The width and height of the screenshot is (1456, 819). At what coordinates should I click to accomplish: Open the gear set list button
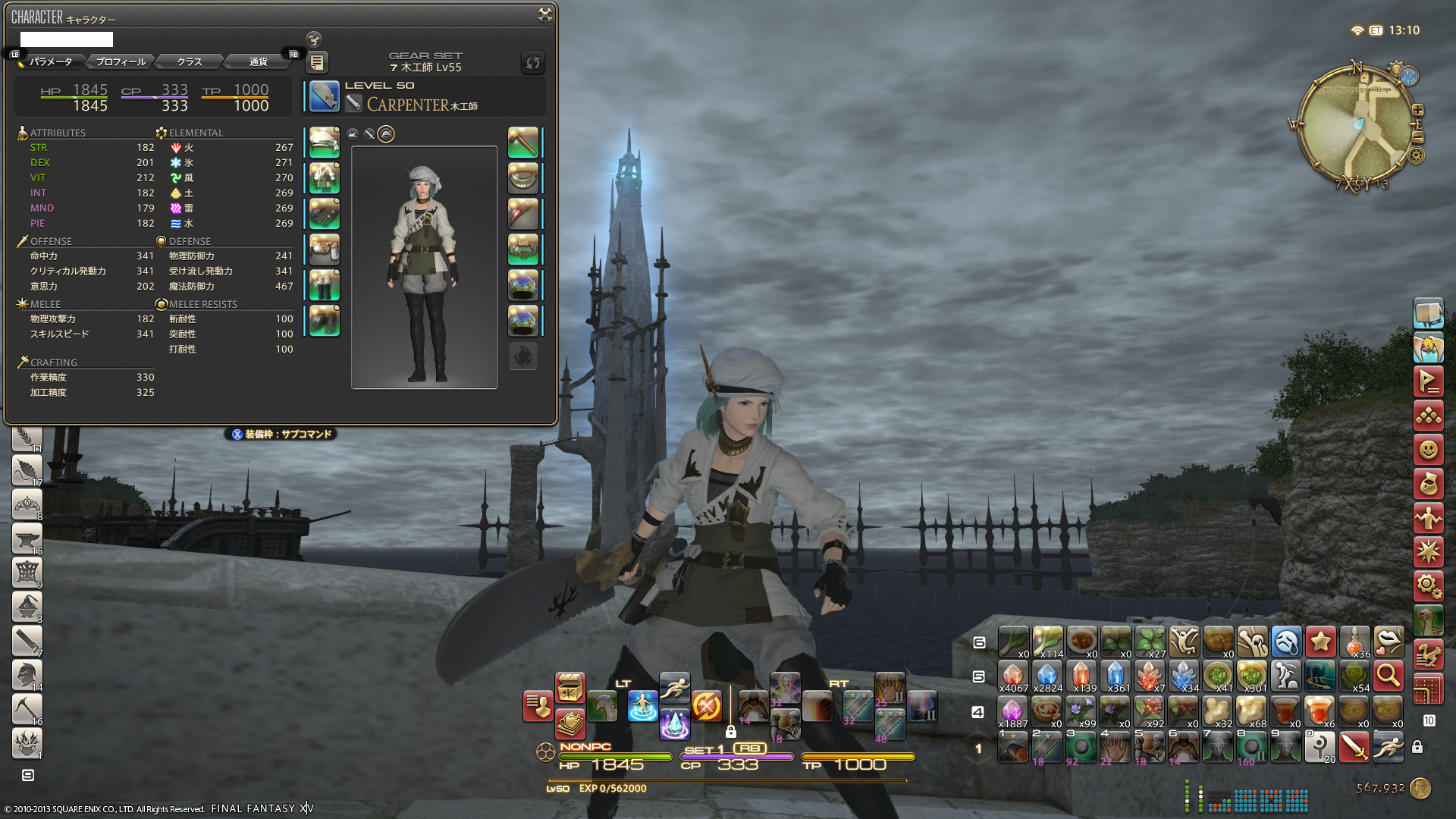(x=317, y=62)
